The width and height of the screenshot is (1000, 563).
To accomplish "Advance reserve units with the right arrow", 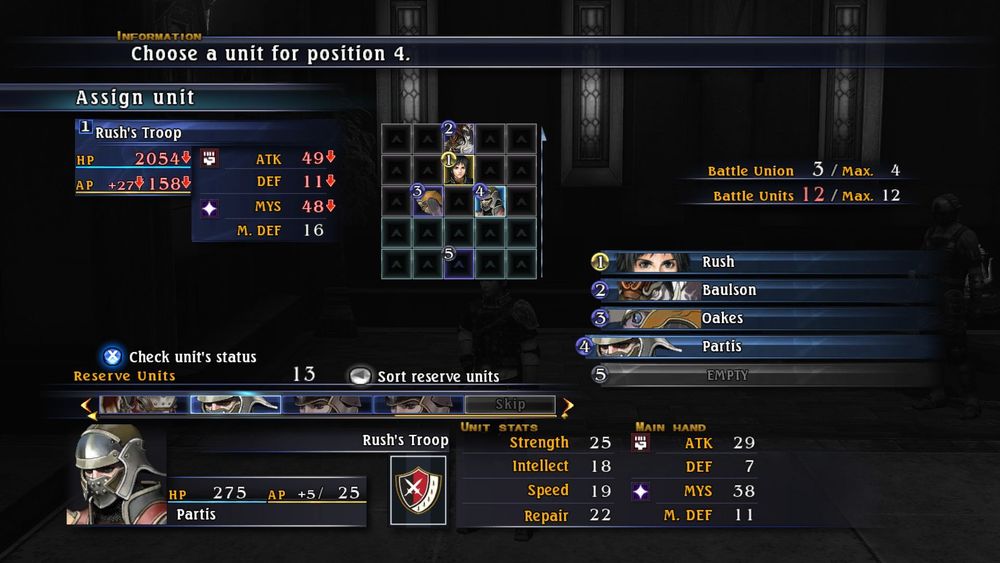I will click(568, 406).
